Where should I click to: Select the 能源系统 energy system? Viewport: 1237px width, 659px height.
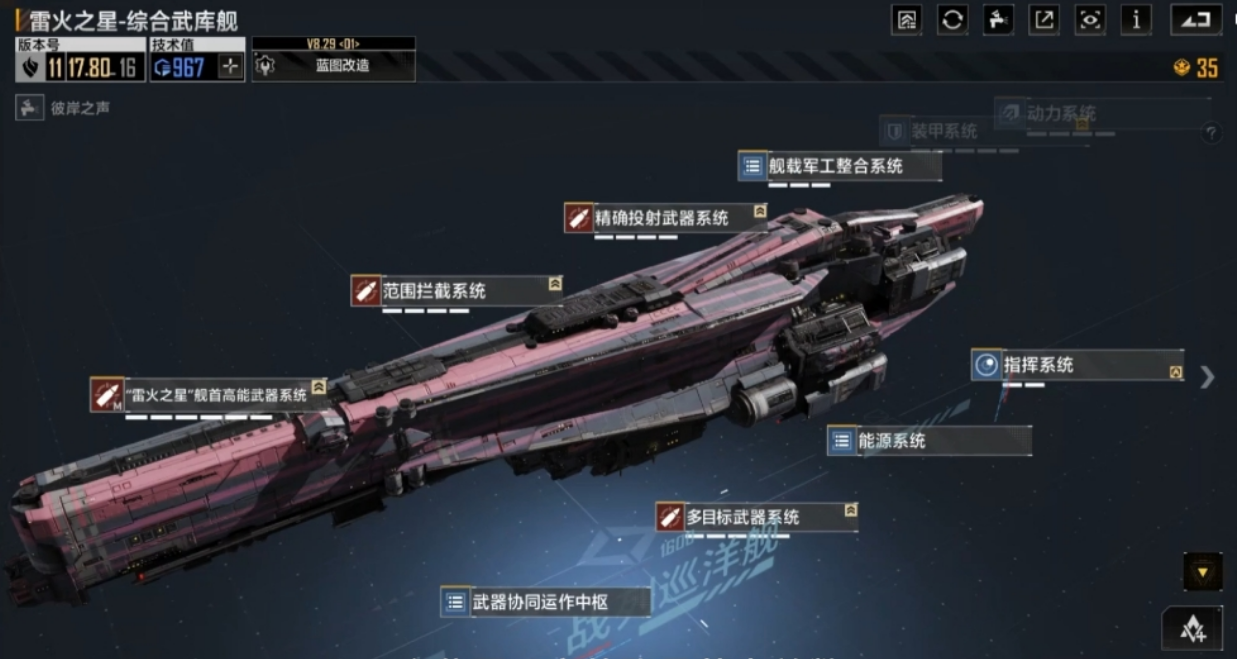click(927, 441)
